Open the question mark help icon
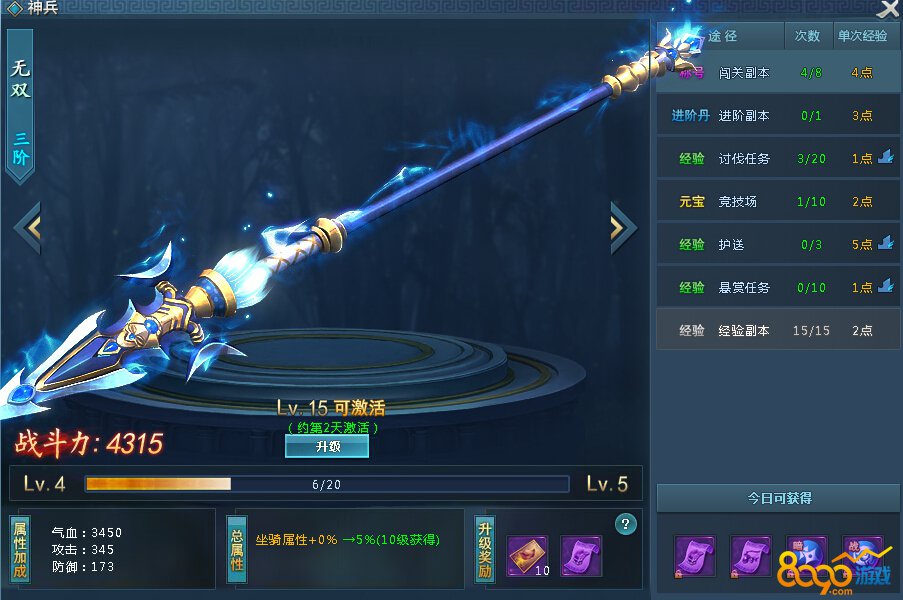Screen dimensions: 903x600 coord(627,523)
